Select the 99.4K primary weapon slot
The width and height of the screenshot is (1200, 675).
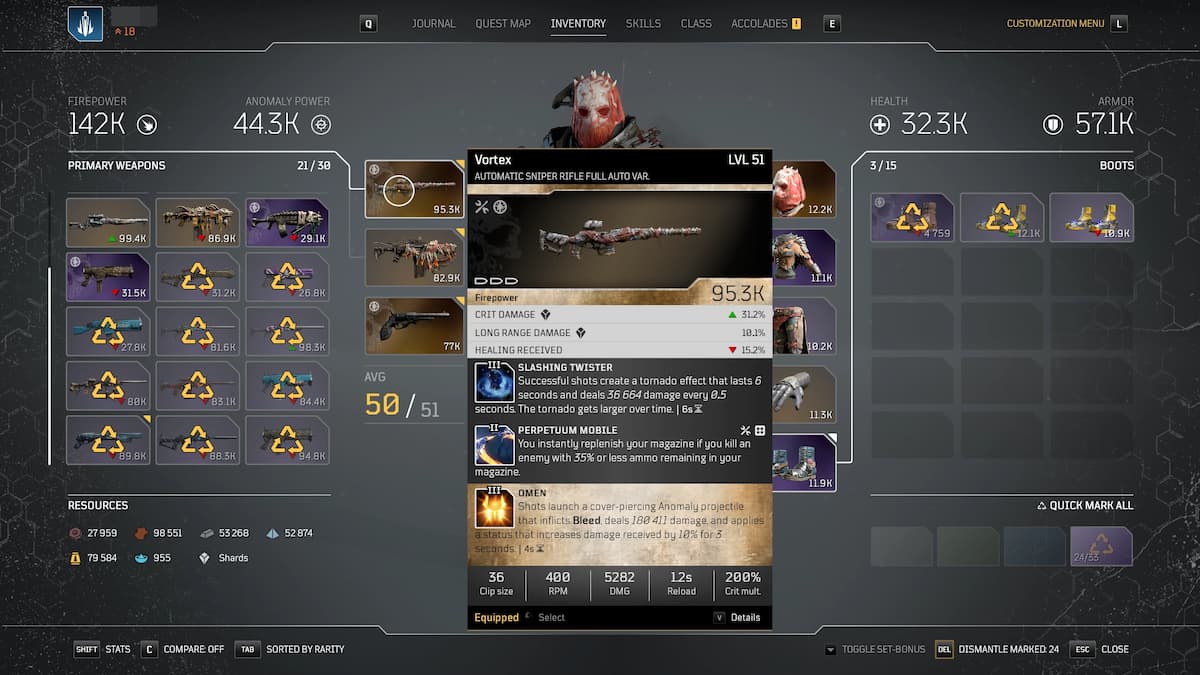(x=108, y=222)
